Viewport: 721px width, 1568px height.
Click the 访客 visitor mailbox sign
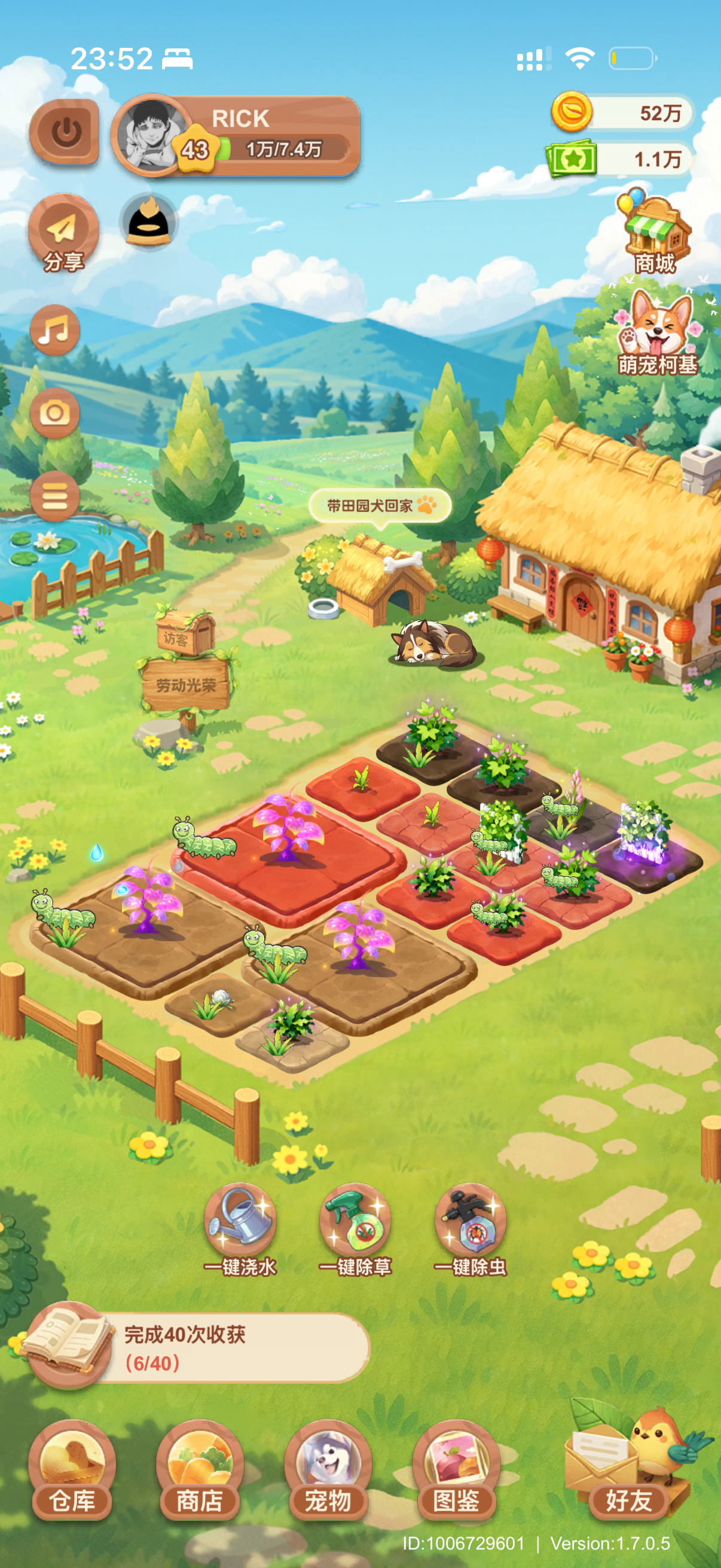click(184, 634)
